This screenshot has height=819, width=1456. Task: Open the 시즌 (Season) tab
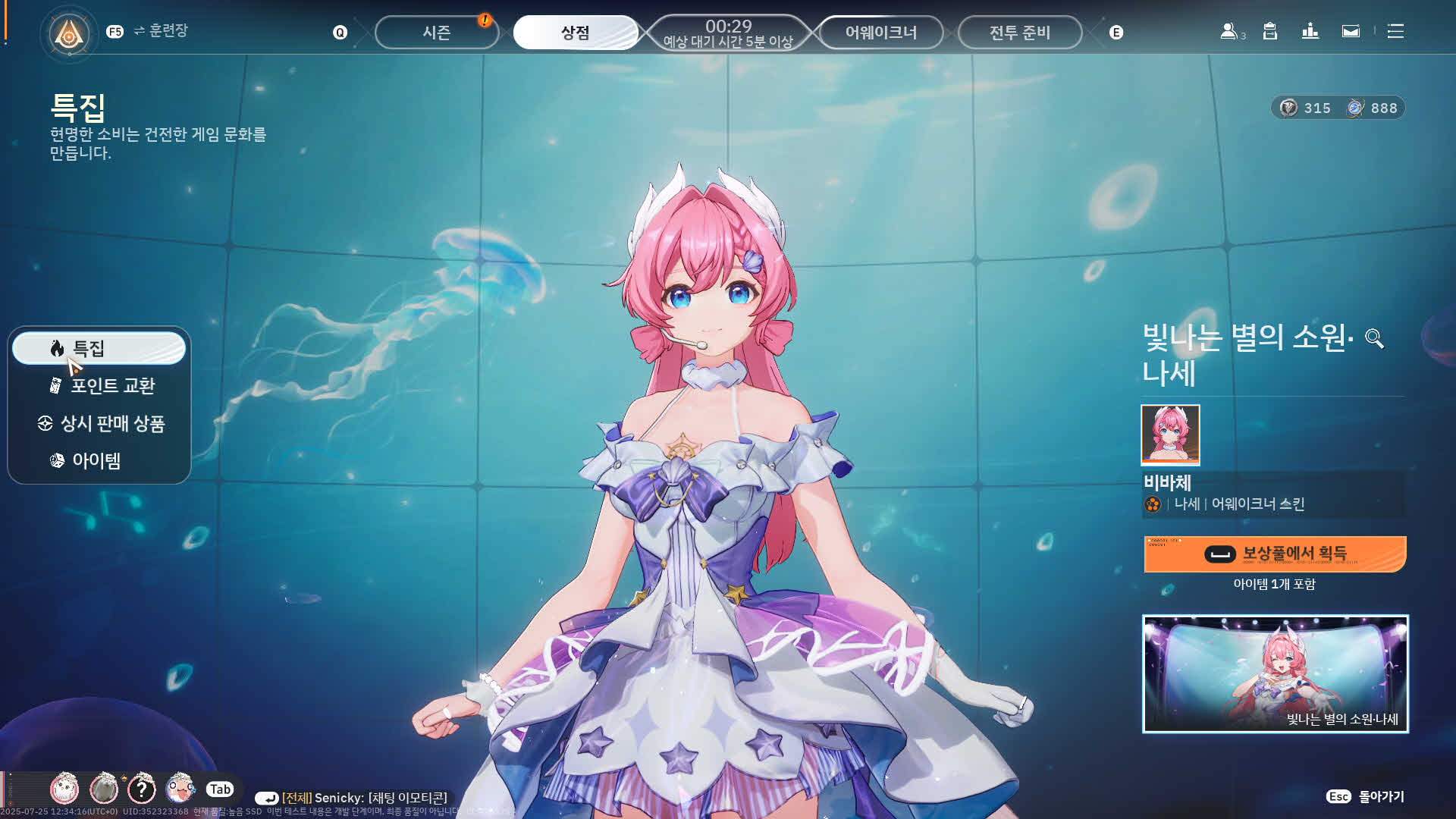pyautogui.click(x=436, y=33)
